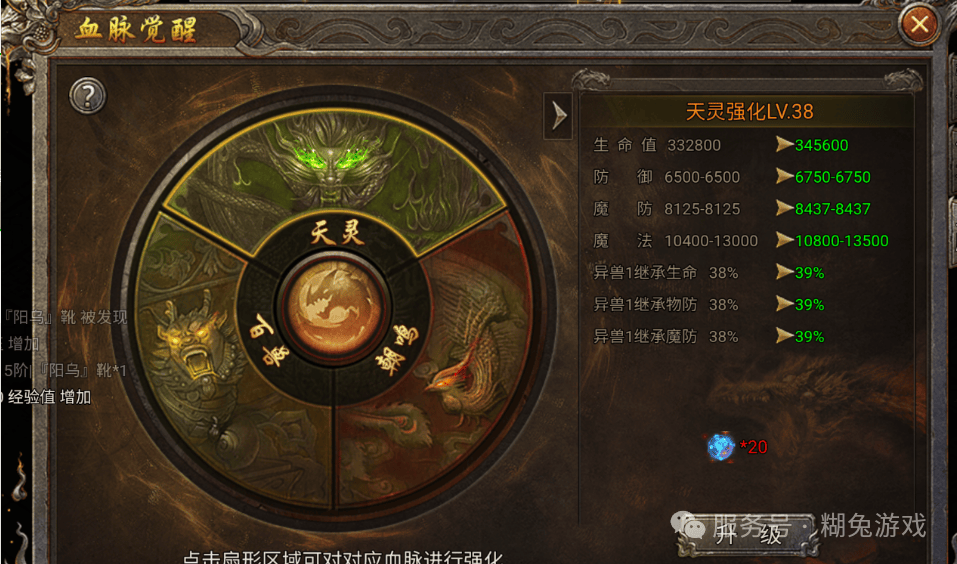Open the question mark help button
This screenshot has width=957, height=564.
click(88, 96)
